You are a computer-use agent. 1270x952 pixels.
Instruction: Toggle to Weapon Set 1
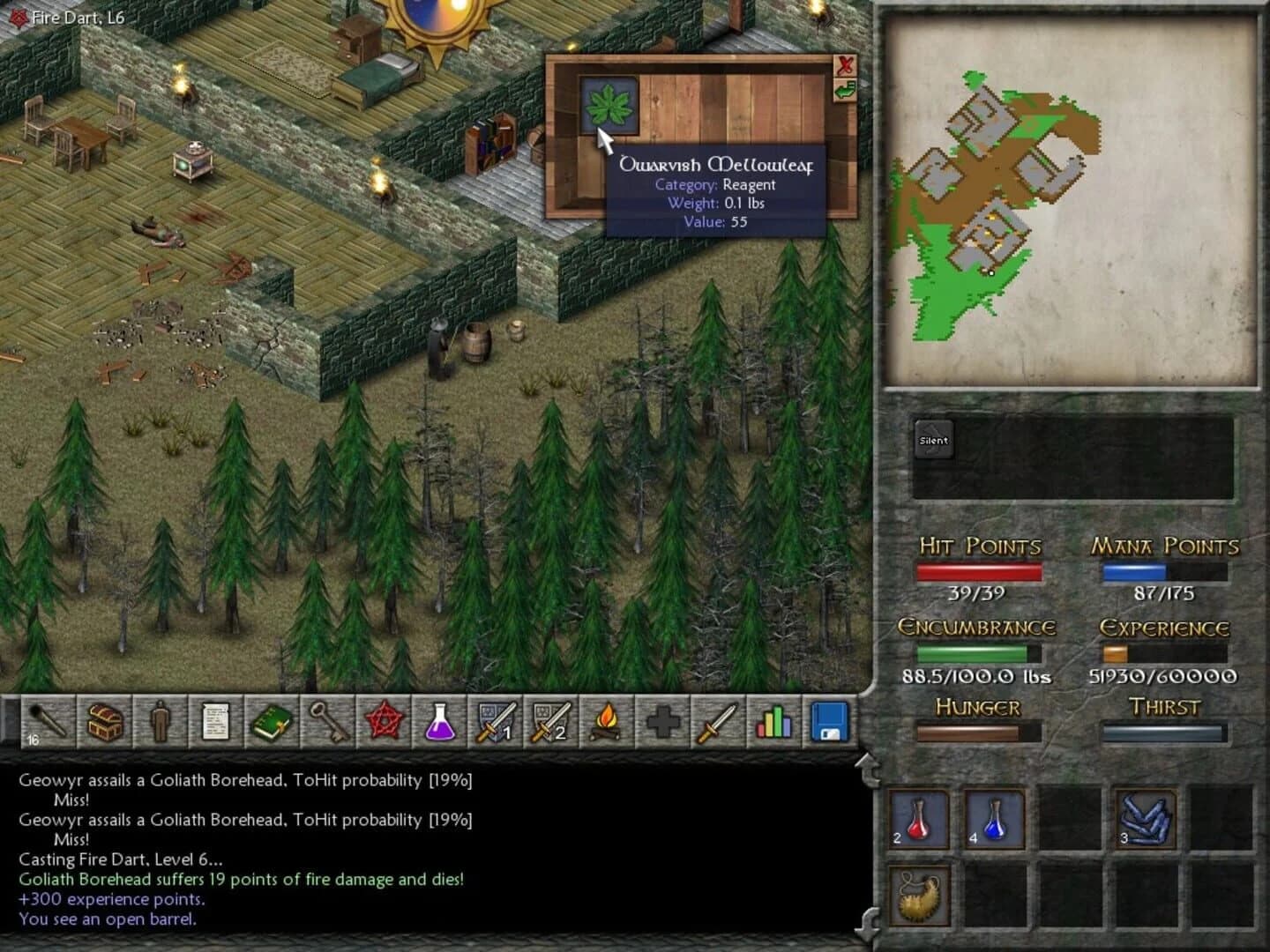point(494,722)
